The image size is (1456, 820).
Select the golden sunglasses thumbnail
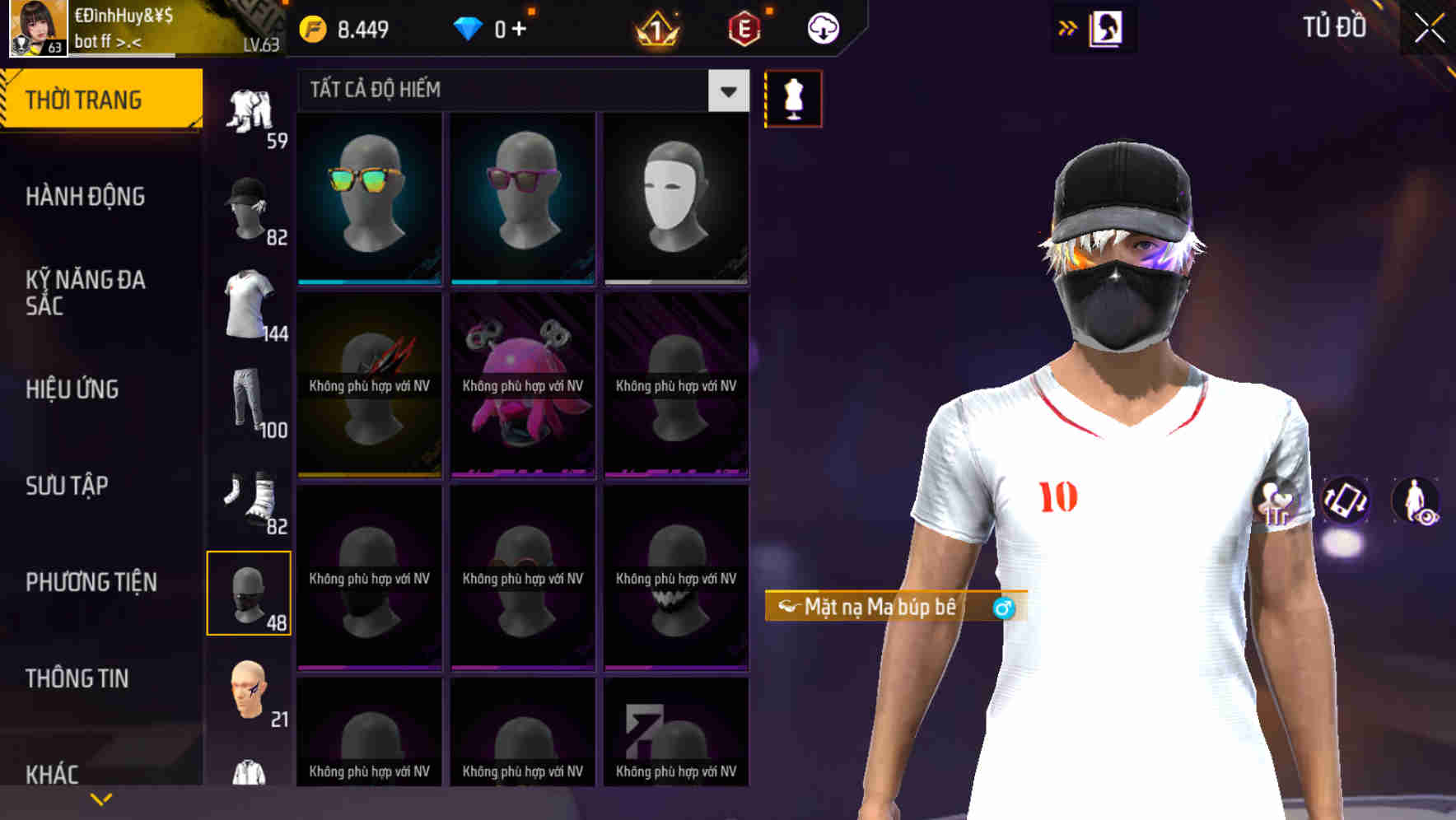click(x=368, y=196)
